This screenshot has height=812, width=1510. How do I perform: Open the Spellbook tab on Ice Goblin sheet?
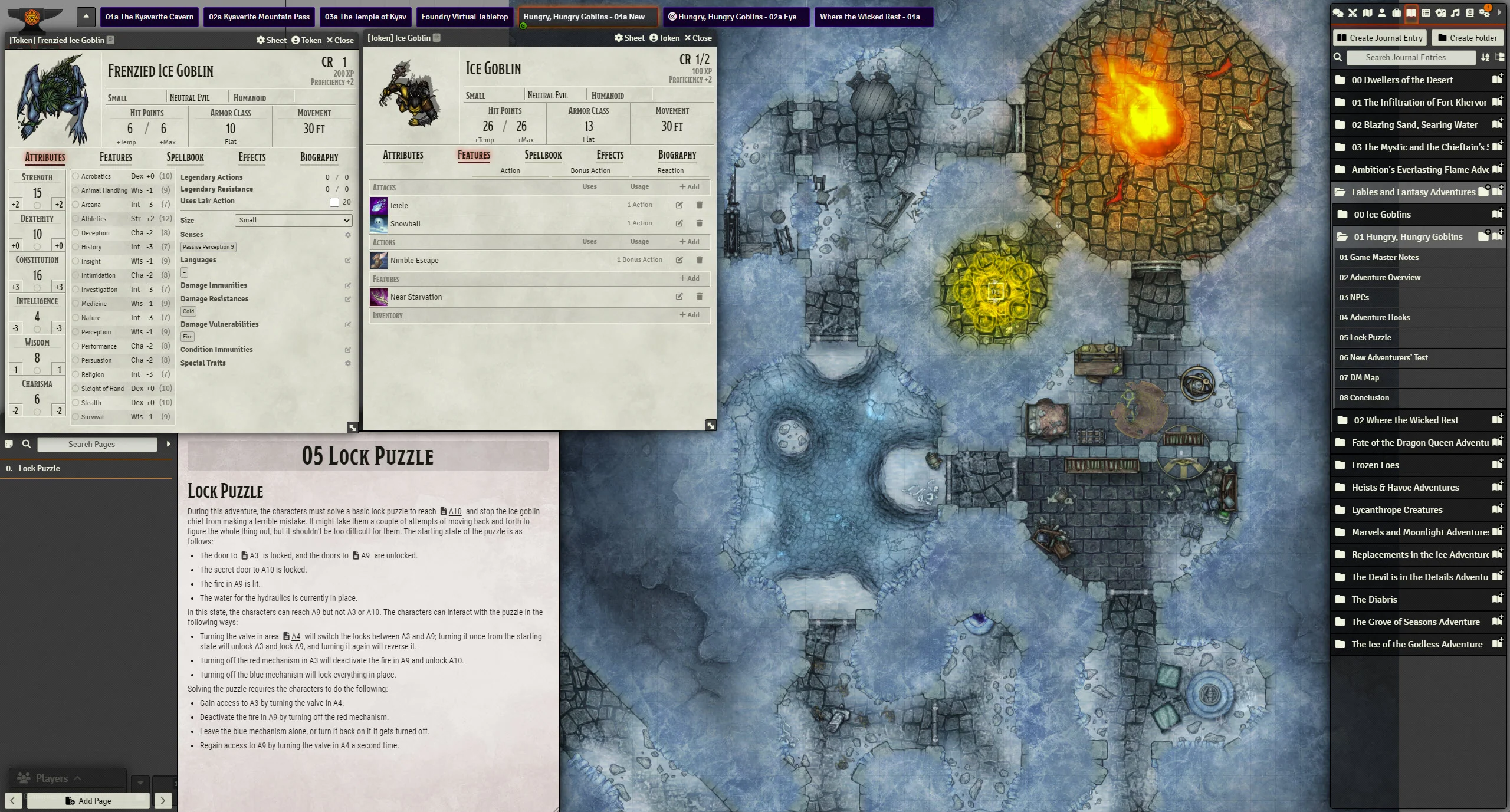click(543, 155)
